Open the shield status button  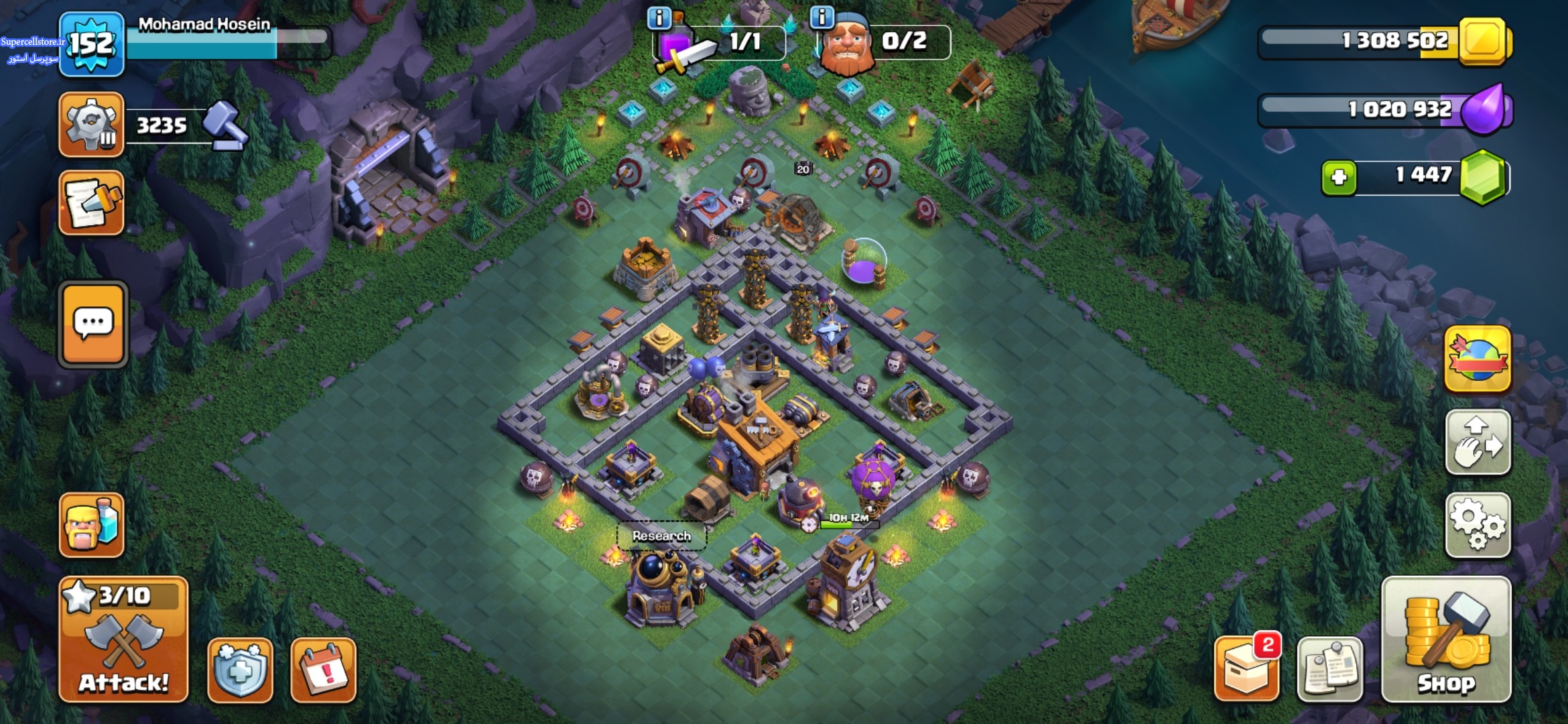click(240, 670)
